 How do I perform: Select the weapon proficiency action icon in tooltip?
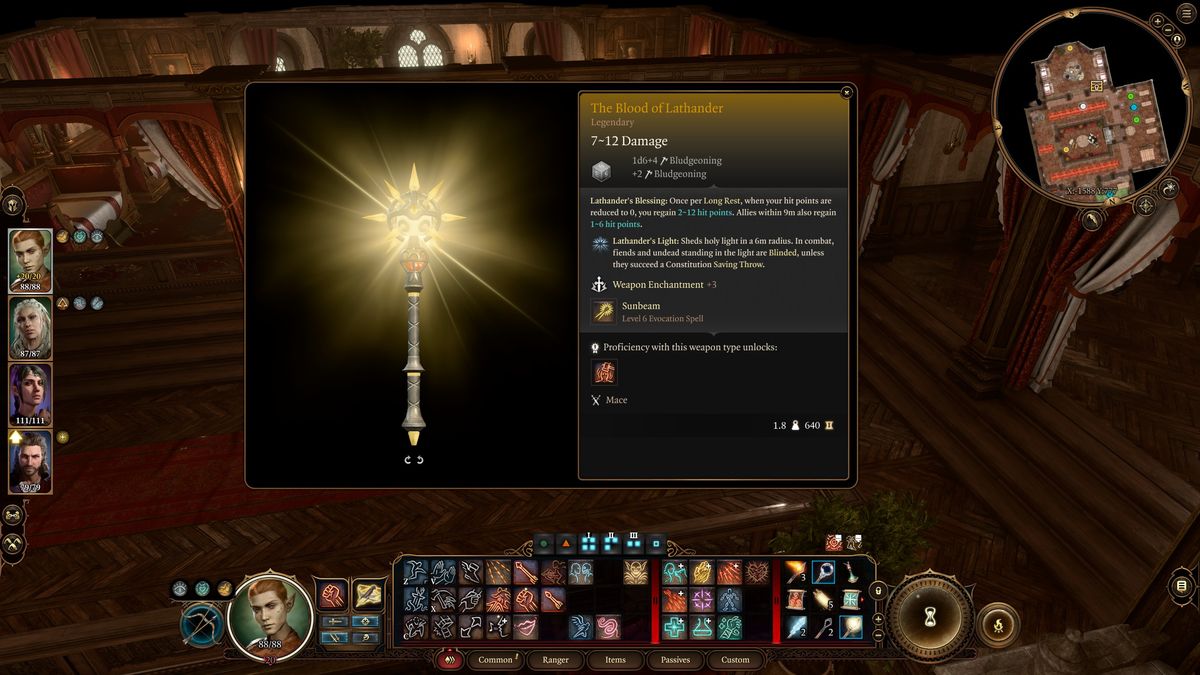(x=604, y=372)
